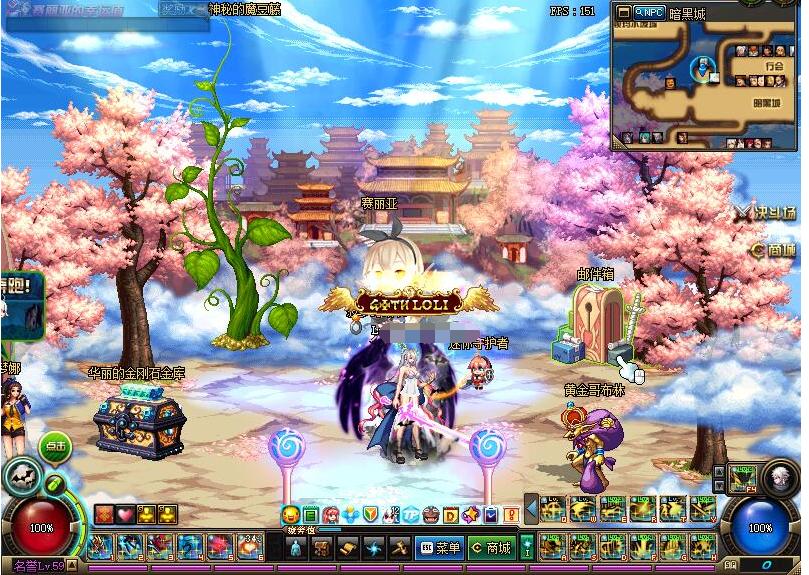
Task: Use the hotbar item in slot 1
Action: [x=99, y=547]
